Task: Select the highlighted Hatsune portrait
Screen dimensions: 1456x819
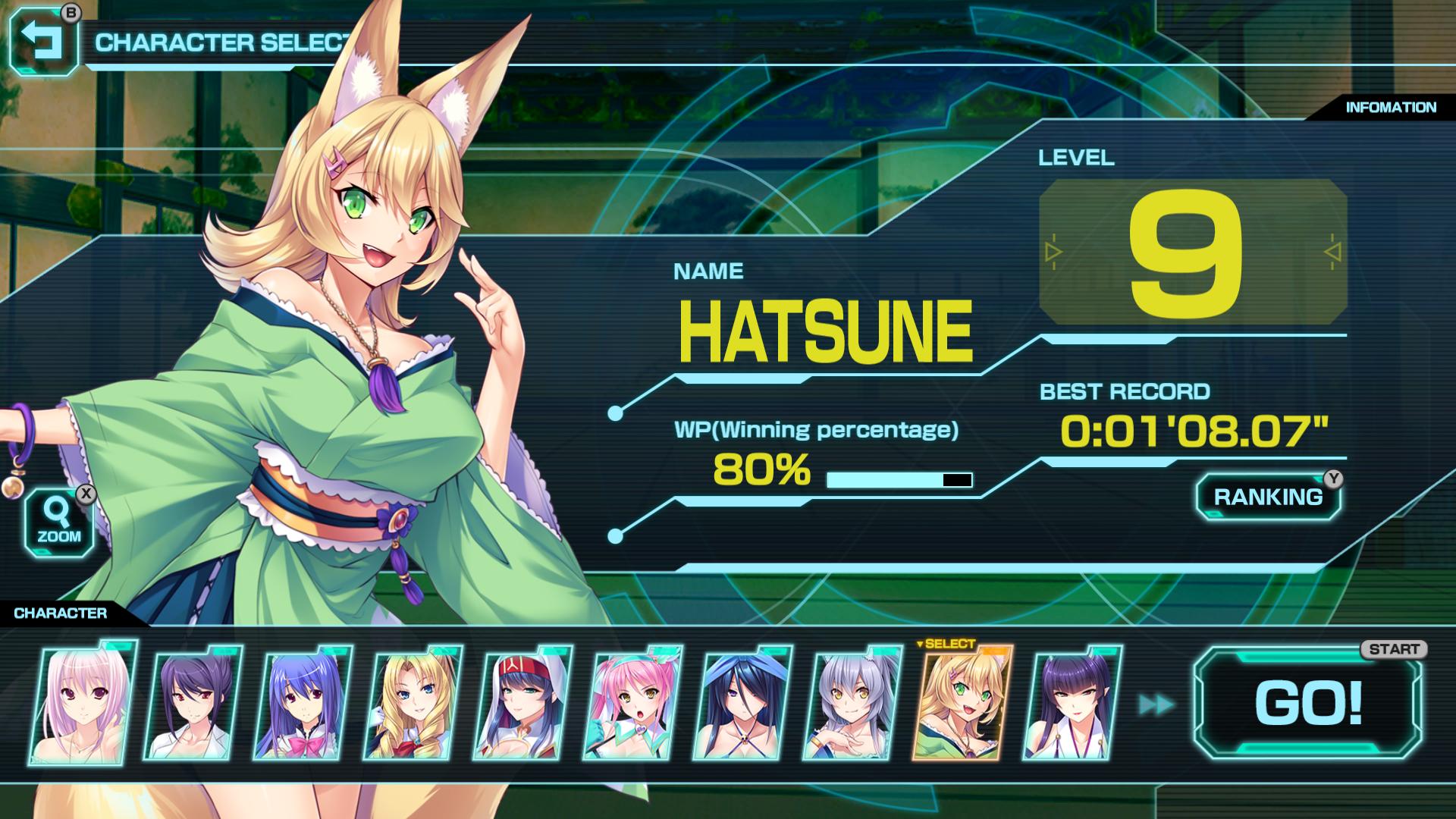Action: coord(962,703)
